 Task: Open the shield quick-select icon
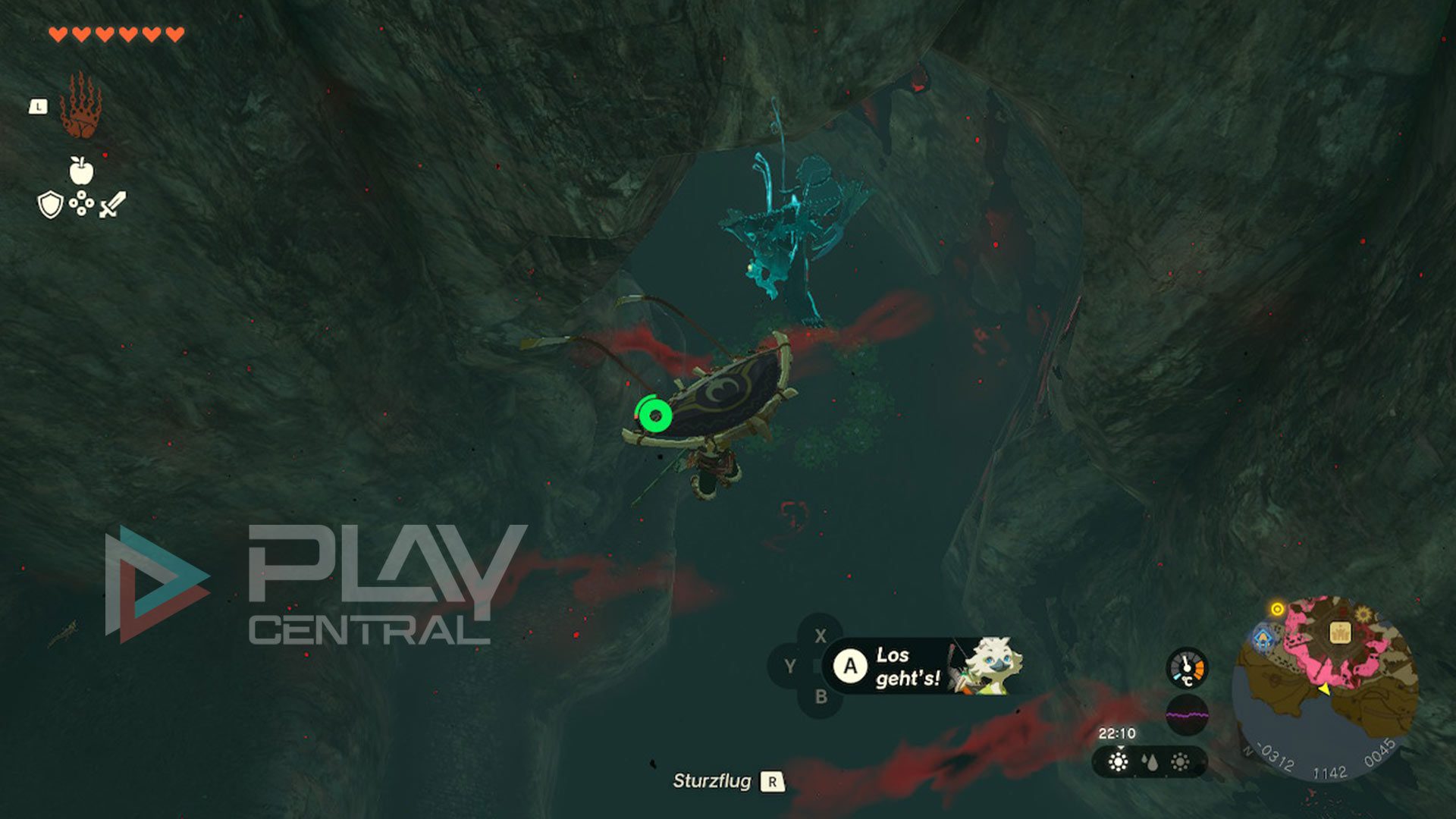coord(50,205)
